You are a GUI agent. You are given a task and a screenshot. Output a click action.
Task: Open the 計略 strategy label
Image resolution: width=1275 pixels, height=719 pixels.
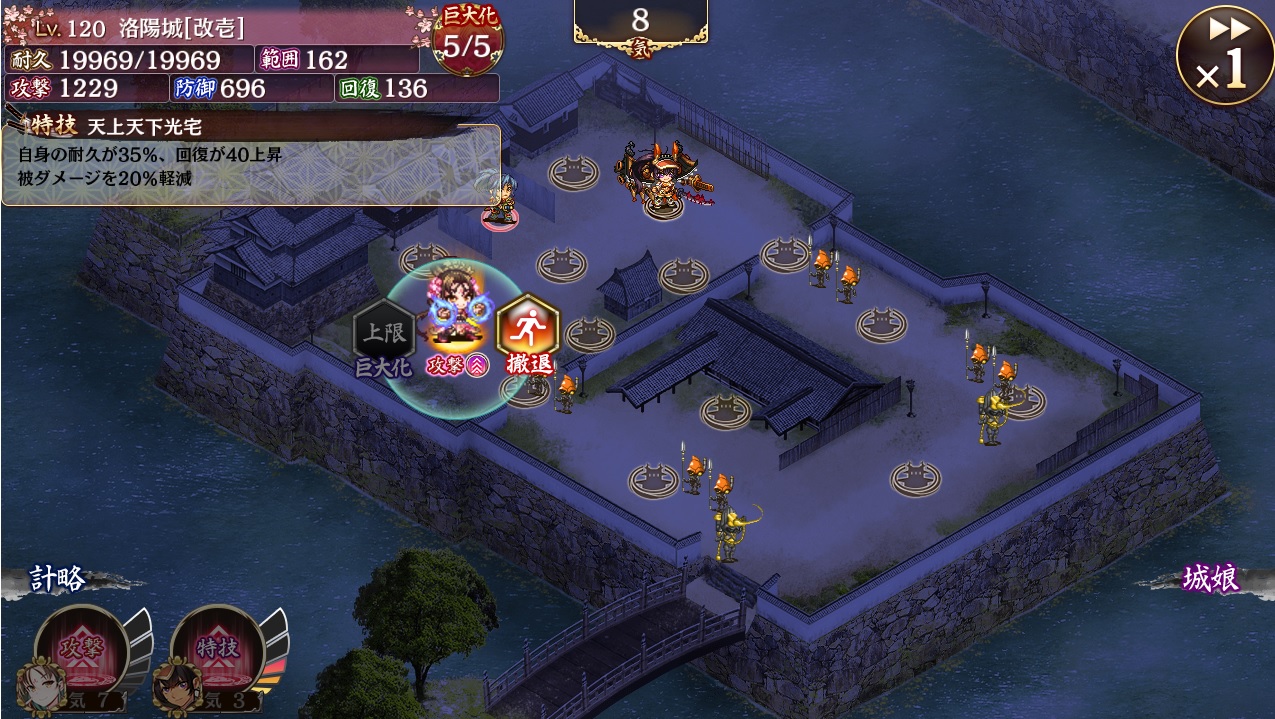point(57,580)
